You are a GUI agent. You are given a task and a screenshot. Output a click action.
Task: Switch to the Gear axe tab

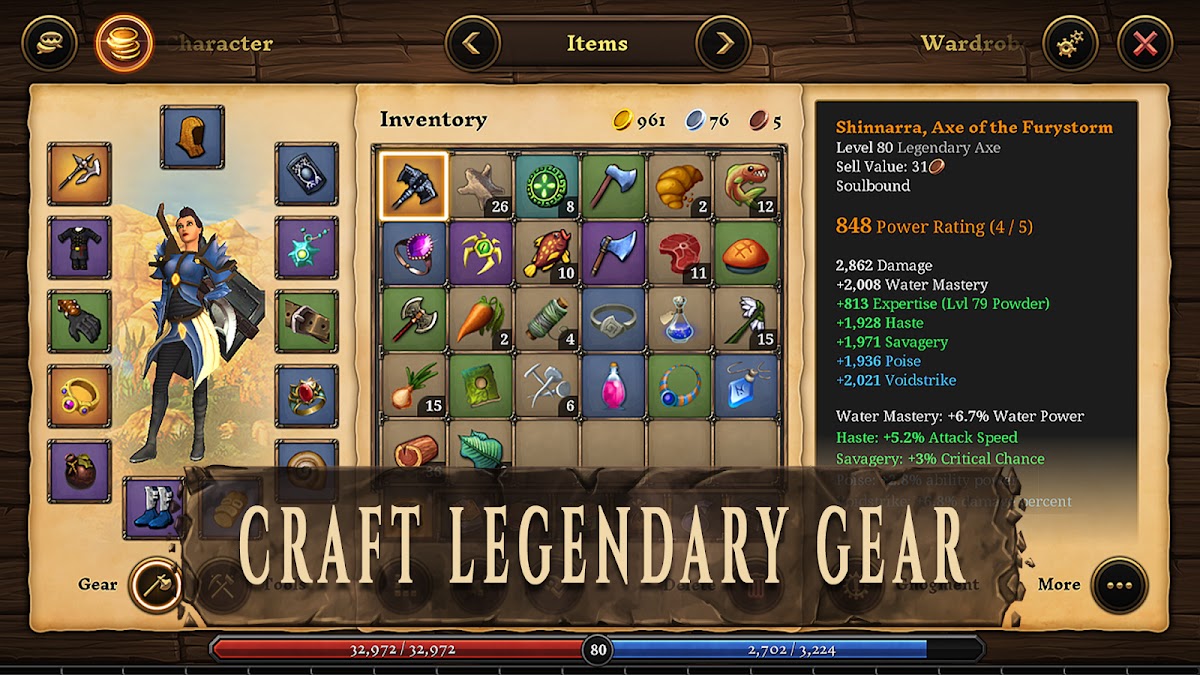pyautogui.click(x=156, y=585)
